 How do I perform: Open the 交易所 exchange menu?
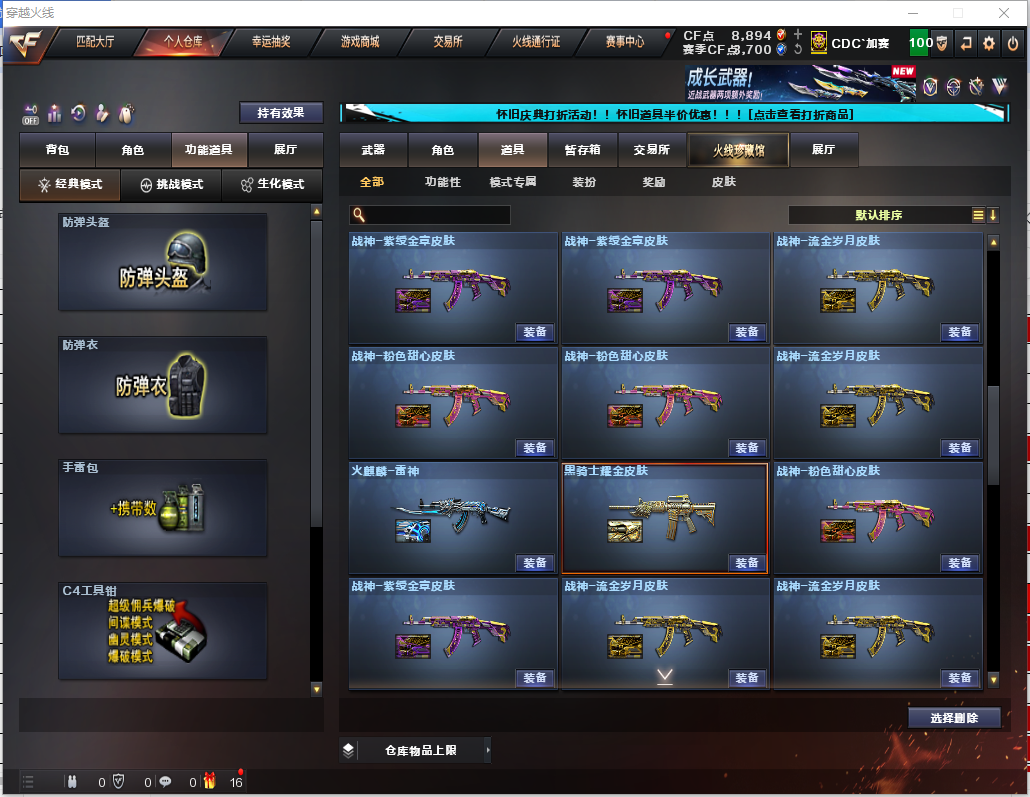click(x=448, y=42)
